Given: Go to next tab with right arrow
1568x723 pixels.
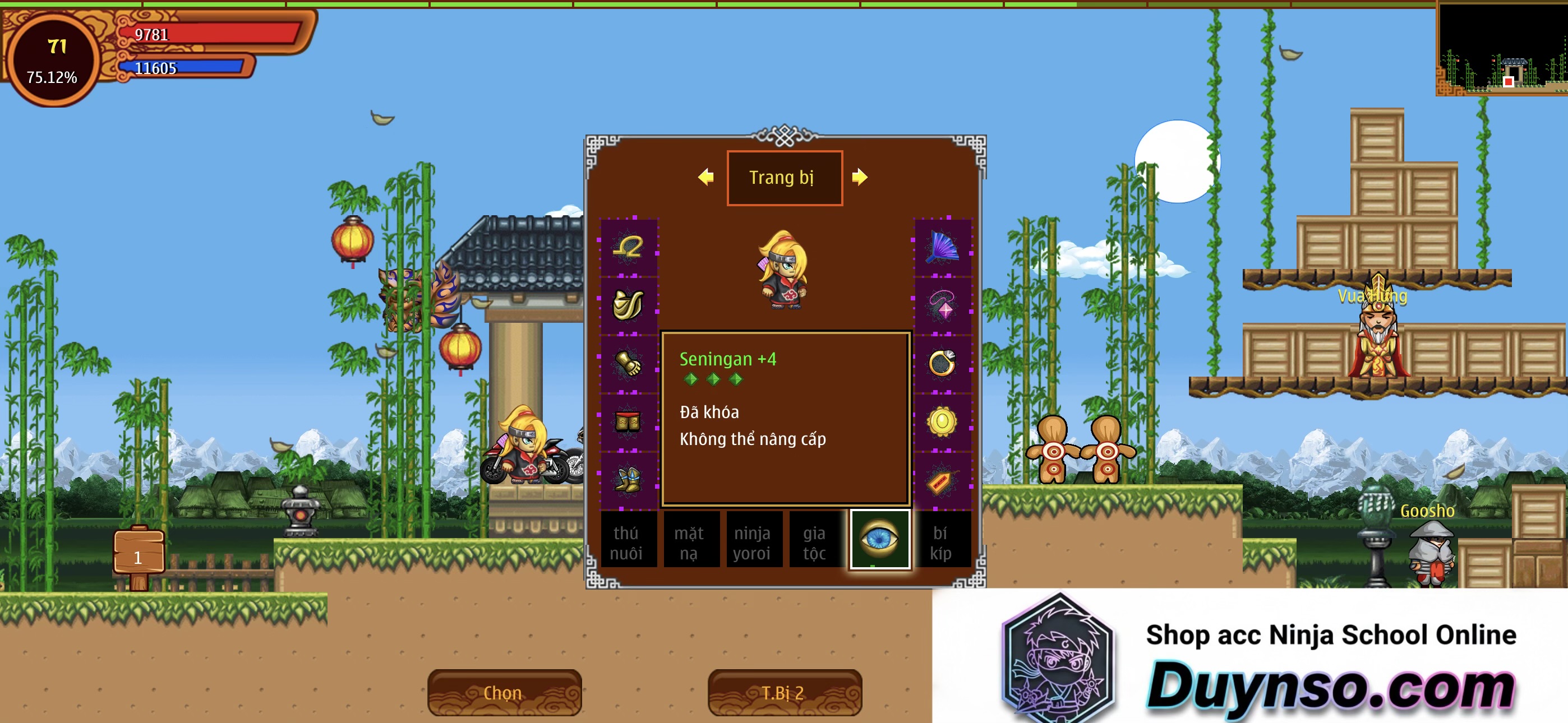Looking at the screenshot, I should click(860, 177).
